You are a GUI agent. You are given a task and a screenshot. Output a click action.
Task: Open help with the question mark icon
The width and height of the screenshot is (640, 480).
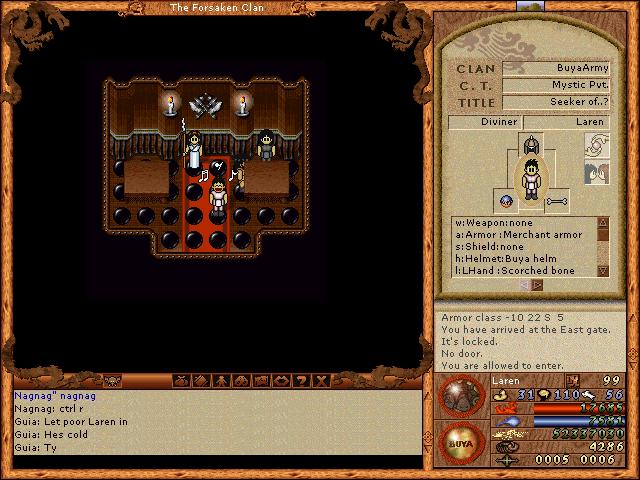pyautogui.click(x=301, y=381)
